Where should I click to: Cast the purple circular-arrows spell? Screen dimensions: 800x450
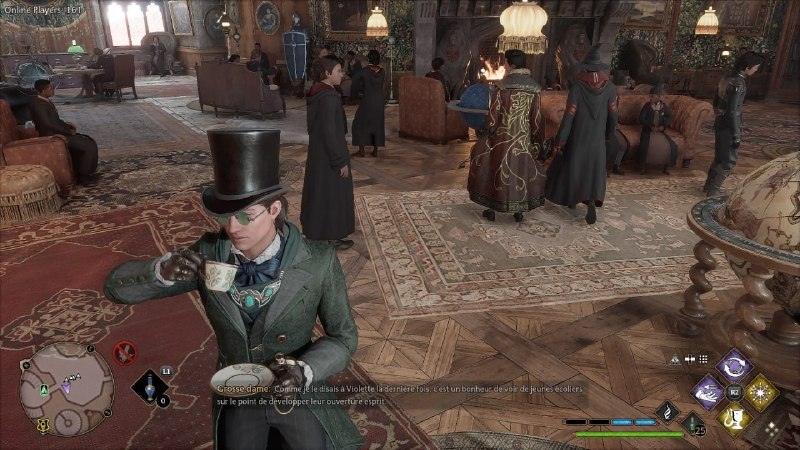click(735, 365)
